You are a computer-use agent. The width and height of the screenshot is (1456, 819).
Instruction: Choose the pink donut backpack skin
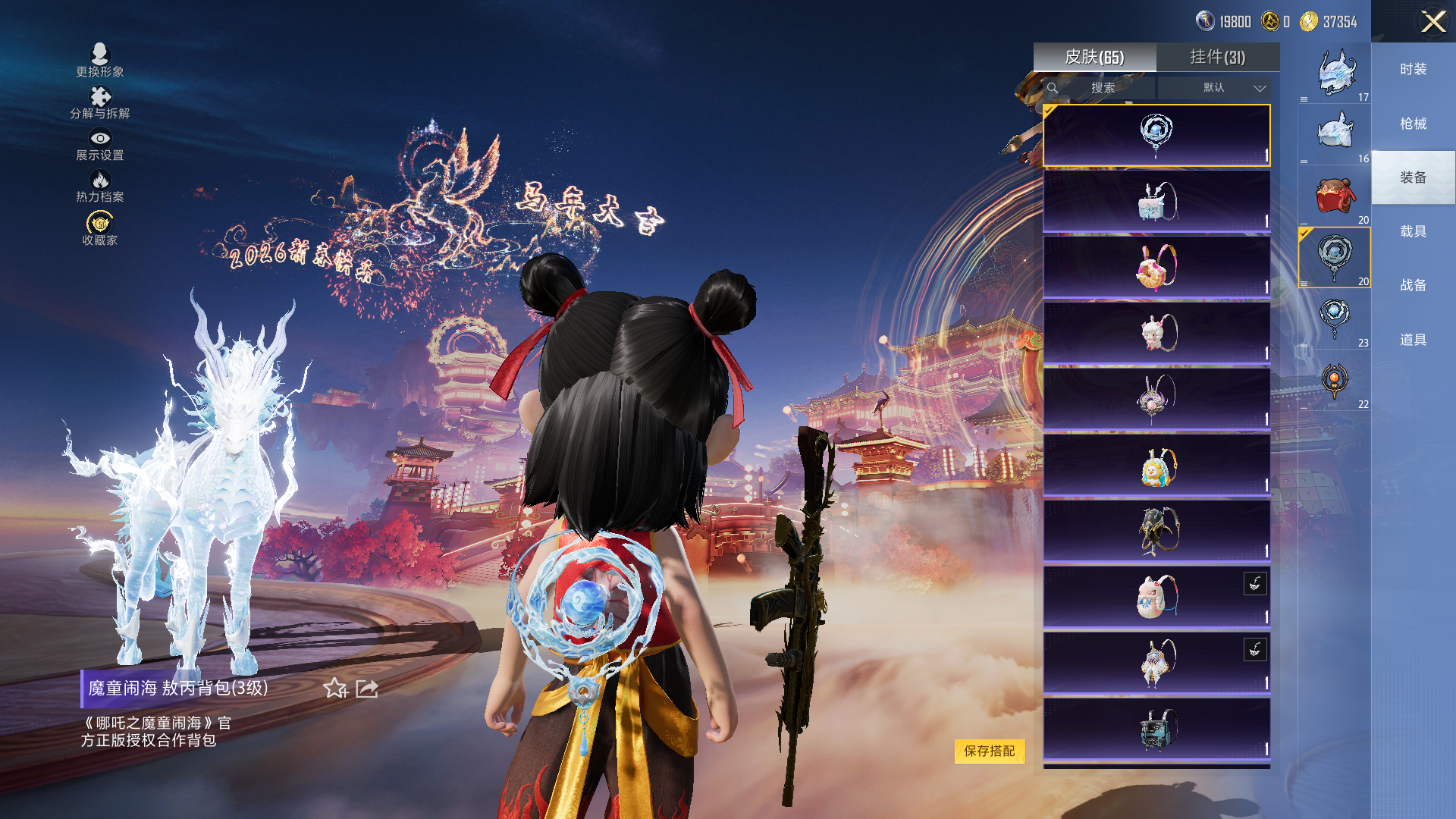(1156, 267)
